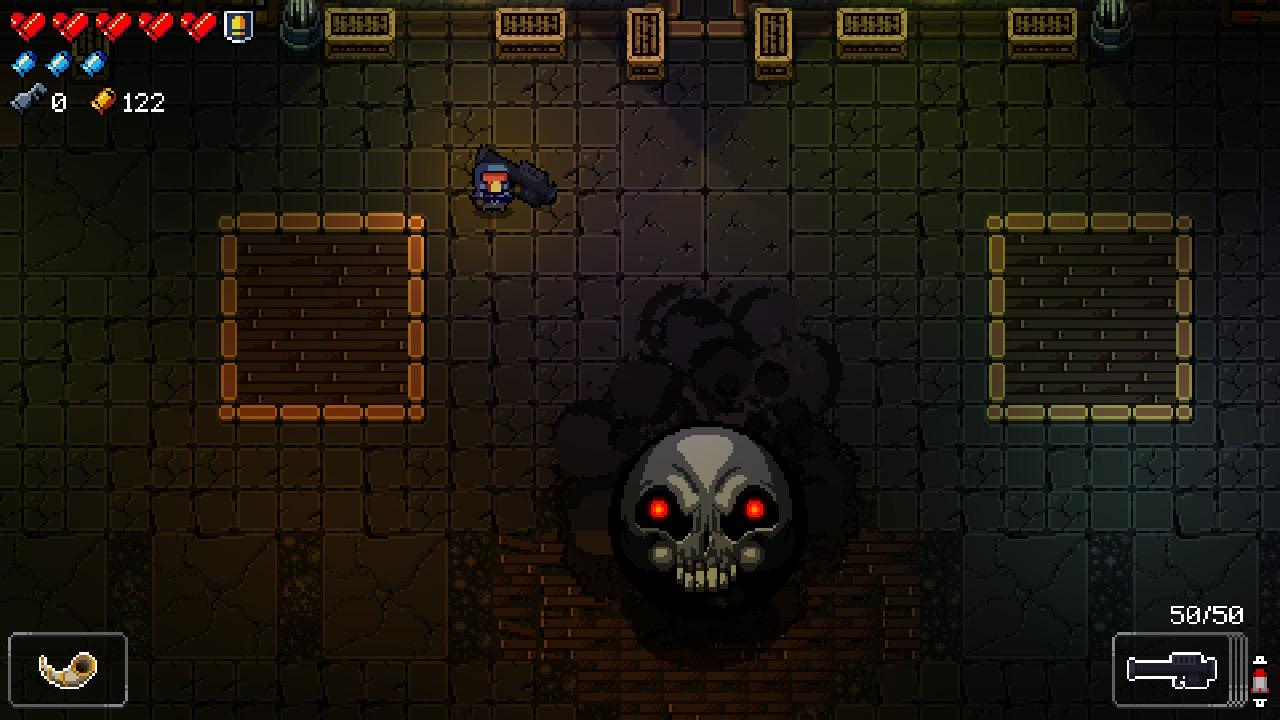Select the horn active item in its slot
The height and width of the screenshot is (720, 1280).
pos(70,670)
